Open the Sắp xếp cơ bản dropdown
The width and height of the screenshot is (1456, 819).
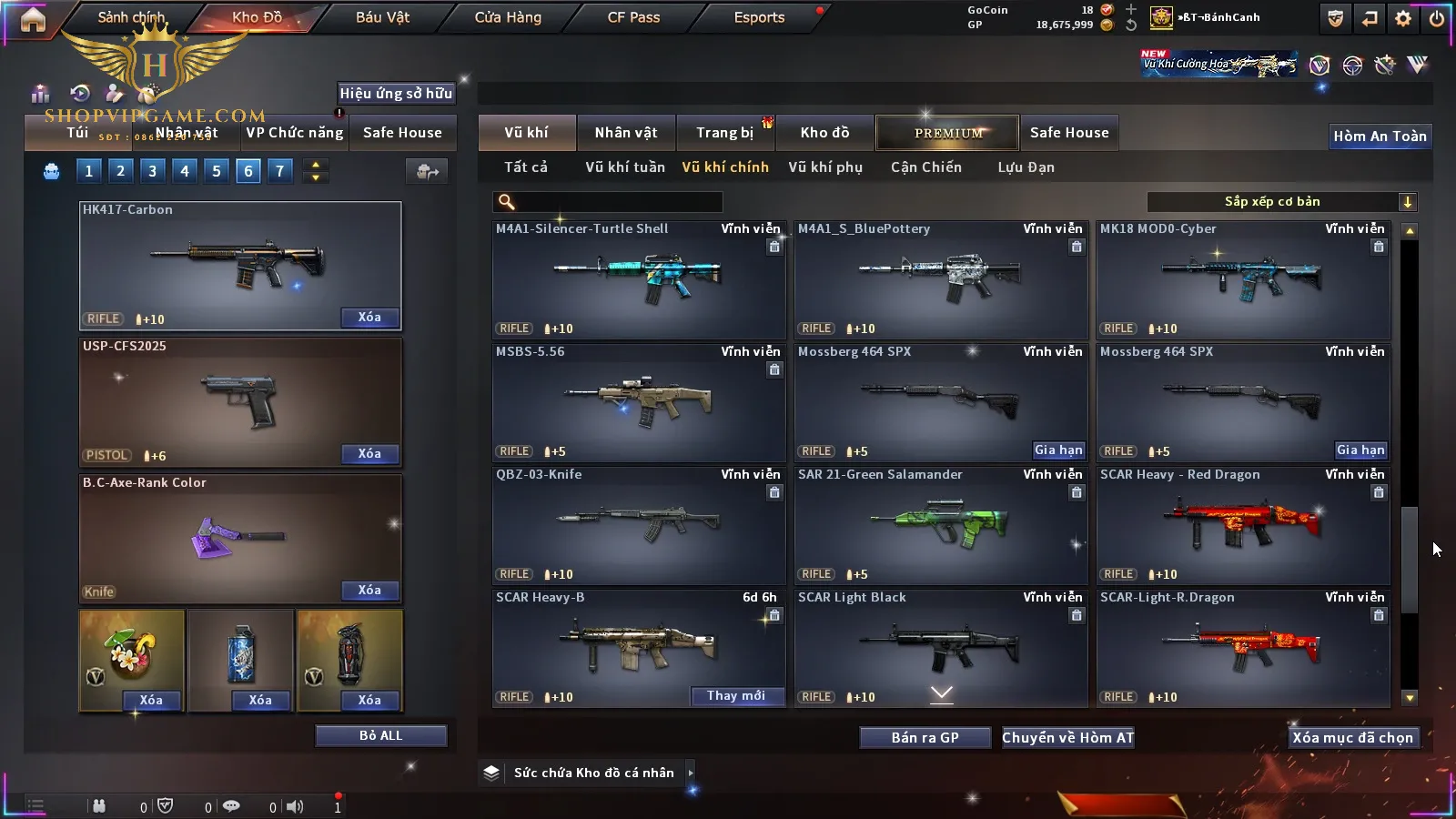coord(1281,202)
